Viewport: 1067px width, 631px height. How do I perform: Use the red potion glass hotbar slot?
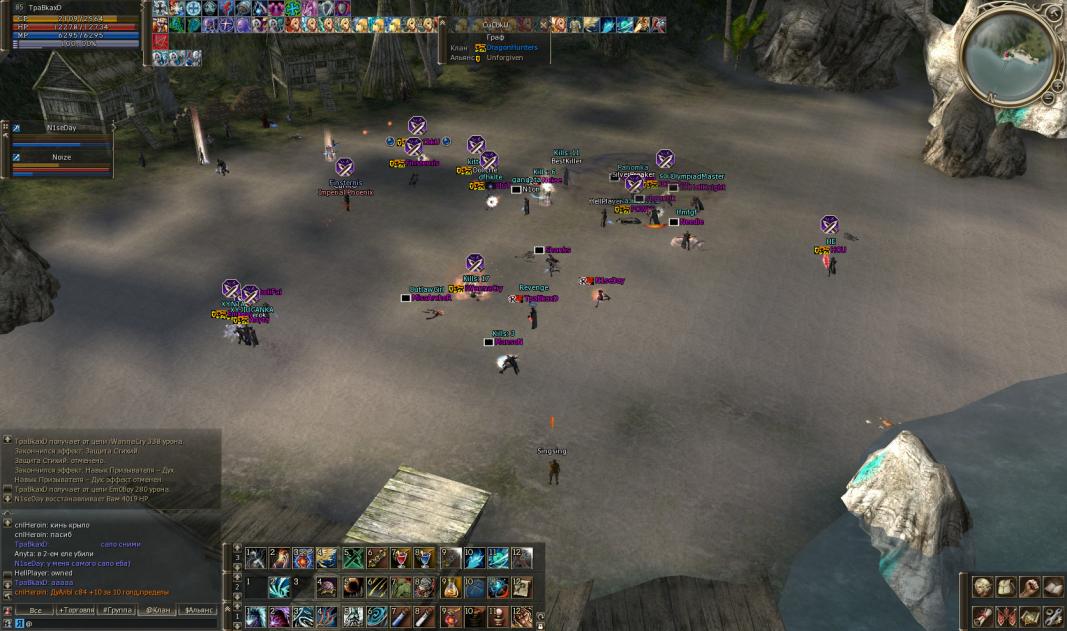click(x=402, y=558)
